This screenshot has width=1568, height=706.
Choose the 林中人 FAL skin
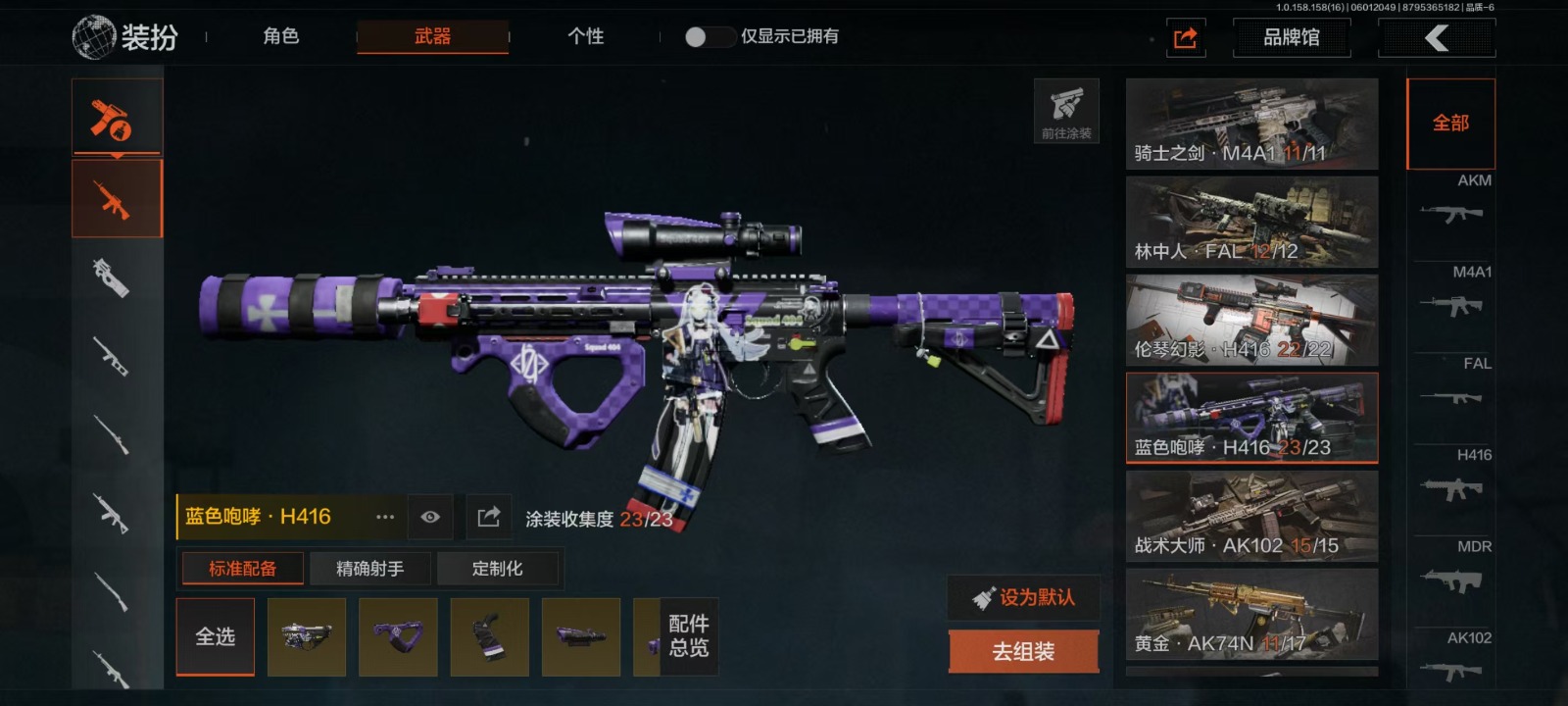pyautogui.click(x=1251, y=222)
